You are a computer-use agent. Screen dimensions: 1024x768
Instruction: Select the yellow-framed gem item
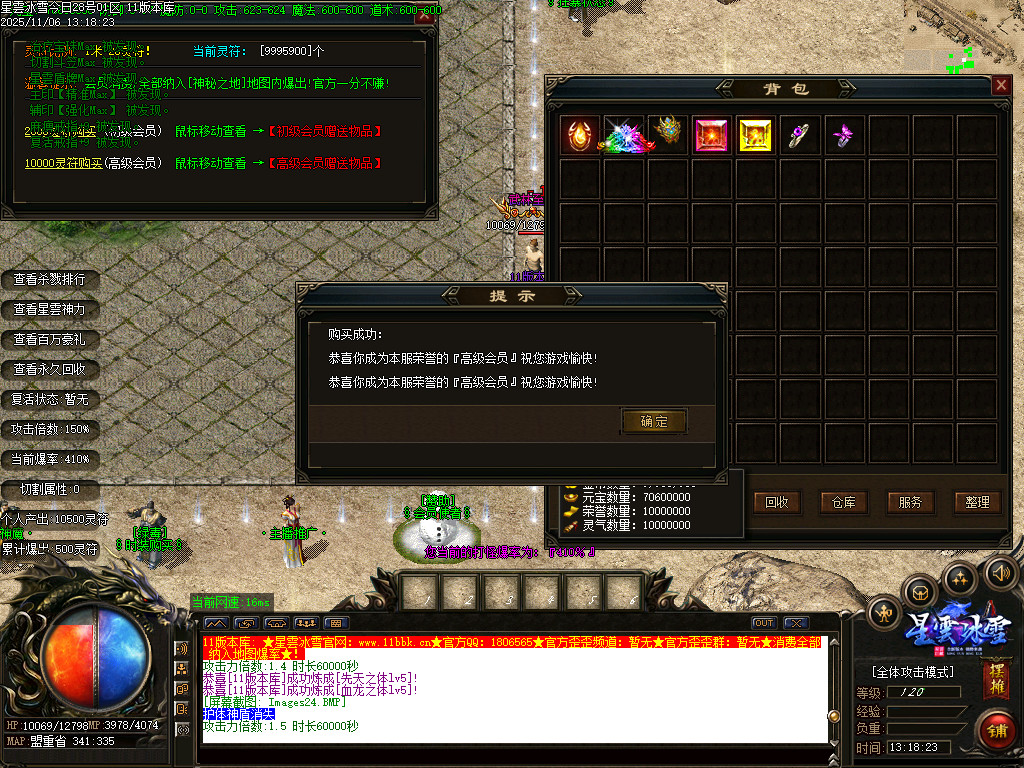pyautogui.click(x=756, y=135)
